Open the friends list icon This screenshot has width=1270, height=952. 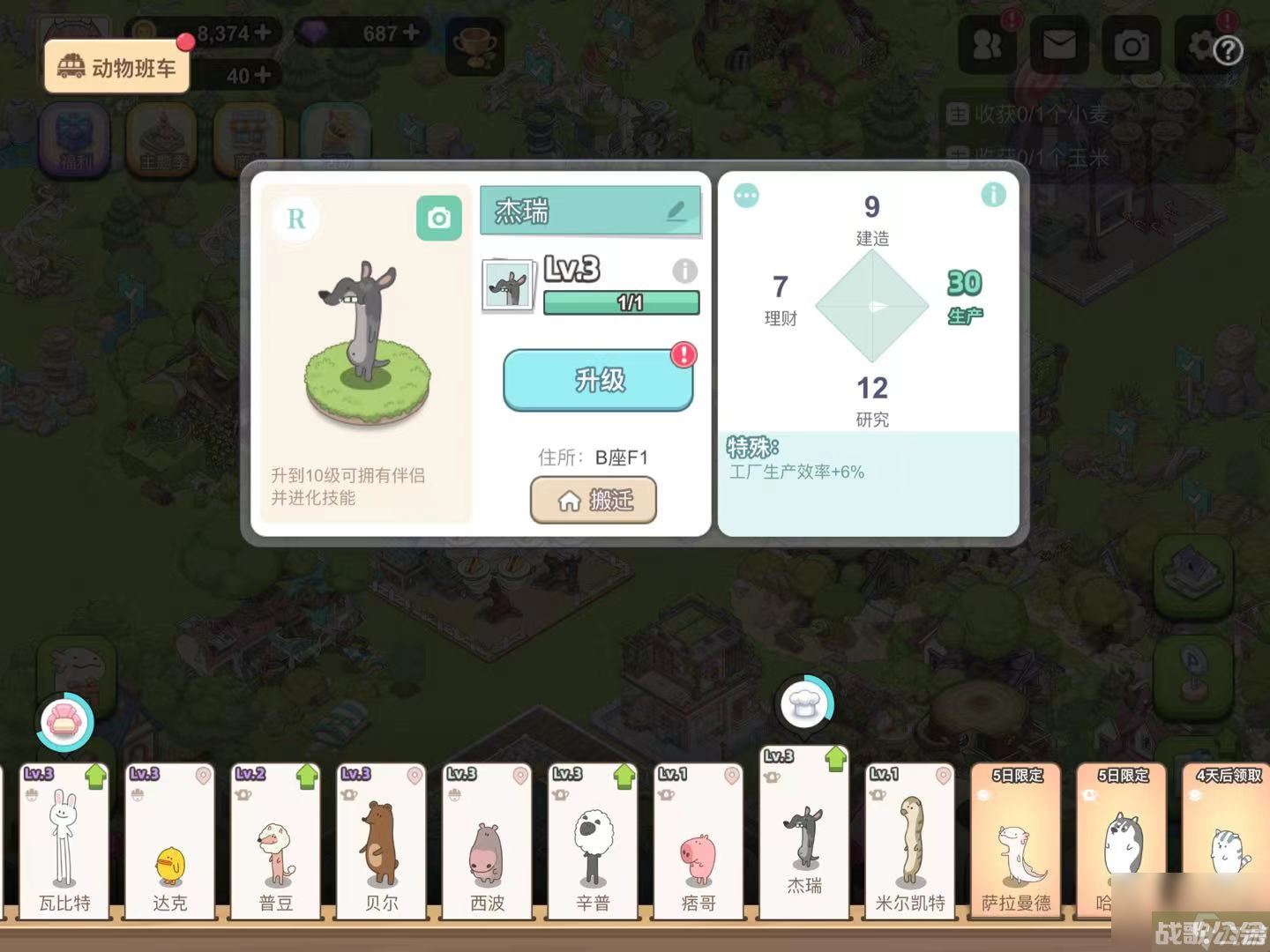(987, 43)
